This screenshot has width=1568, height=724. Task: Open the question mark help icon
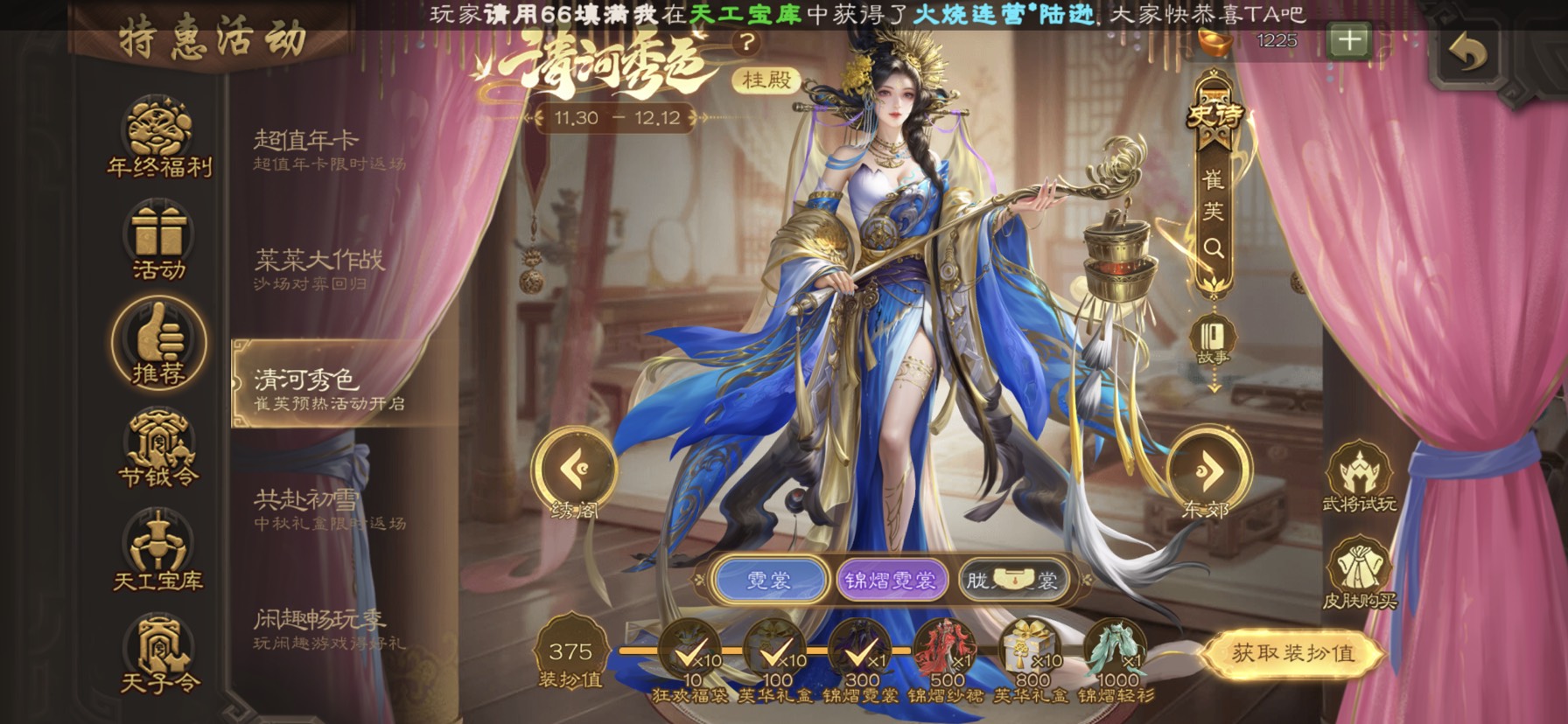(746, 42)
